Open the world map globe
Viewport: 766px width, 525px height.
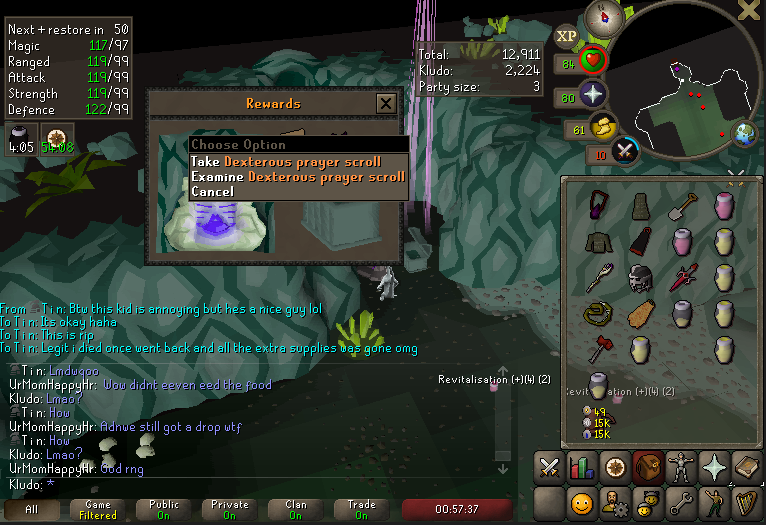[x=743, y=134]
